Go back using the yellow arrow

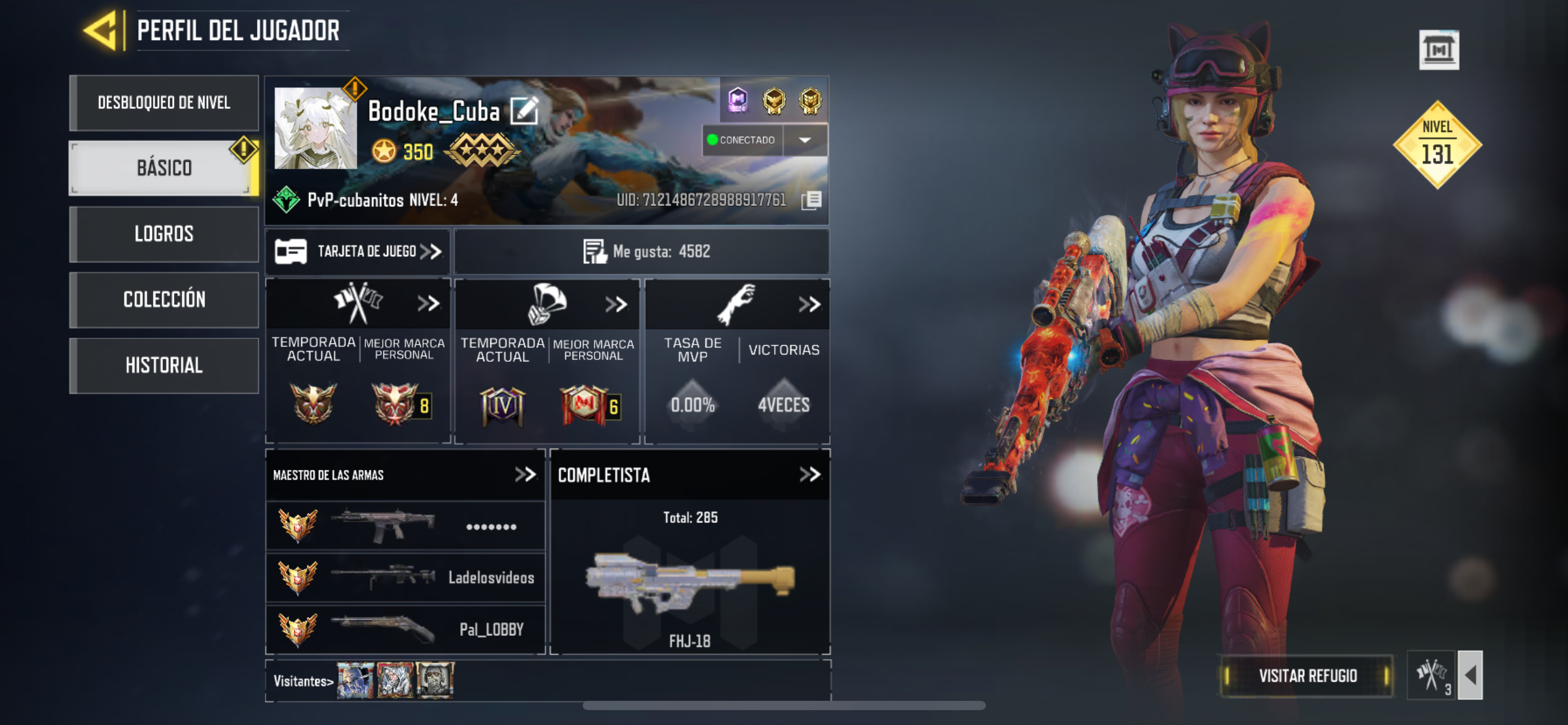click(101, 30)
